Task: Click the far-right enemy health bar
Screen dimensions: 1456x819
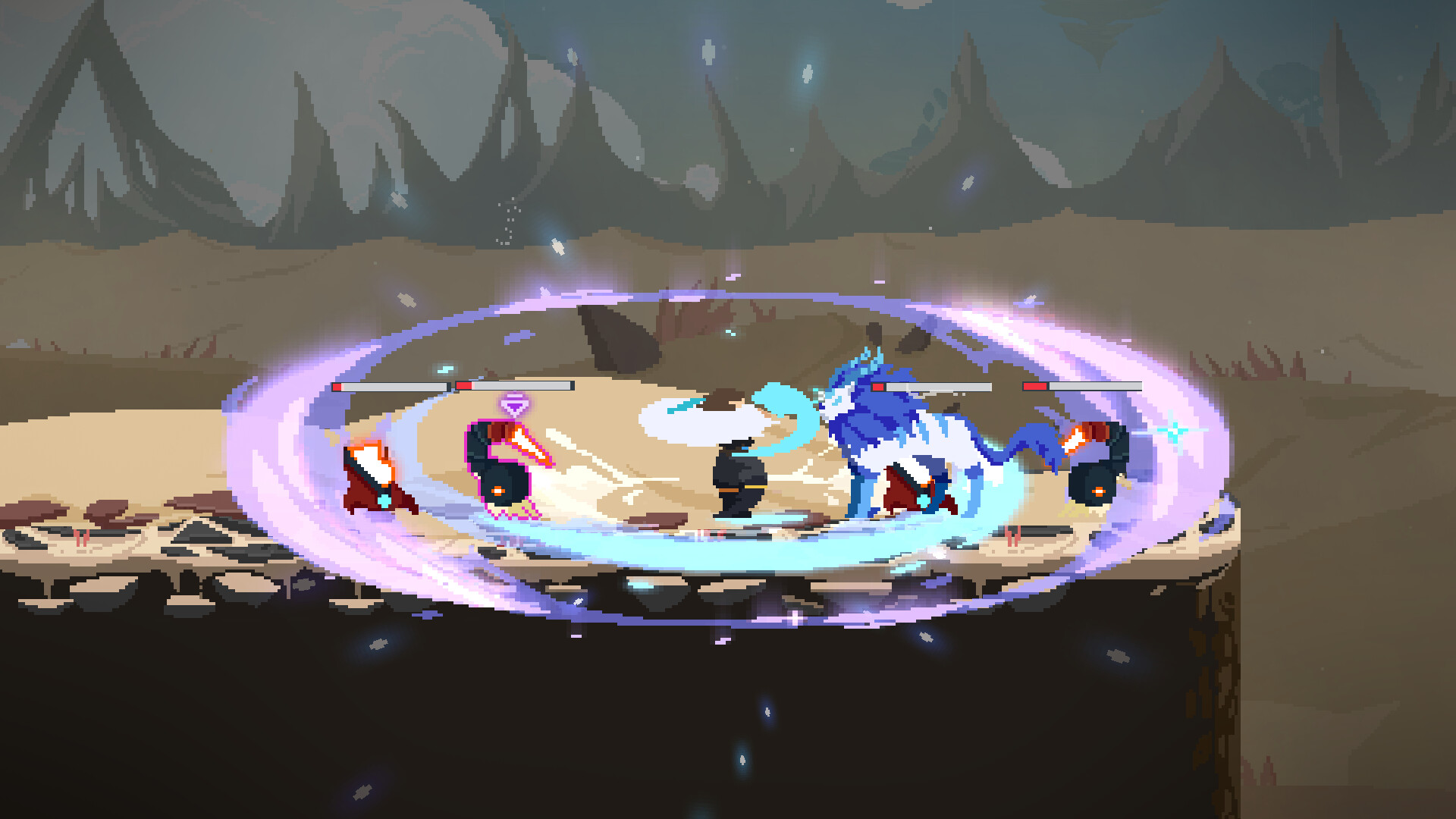Action: tap(1081, 387)
